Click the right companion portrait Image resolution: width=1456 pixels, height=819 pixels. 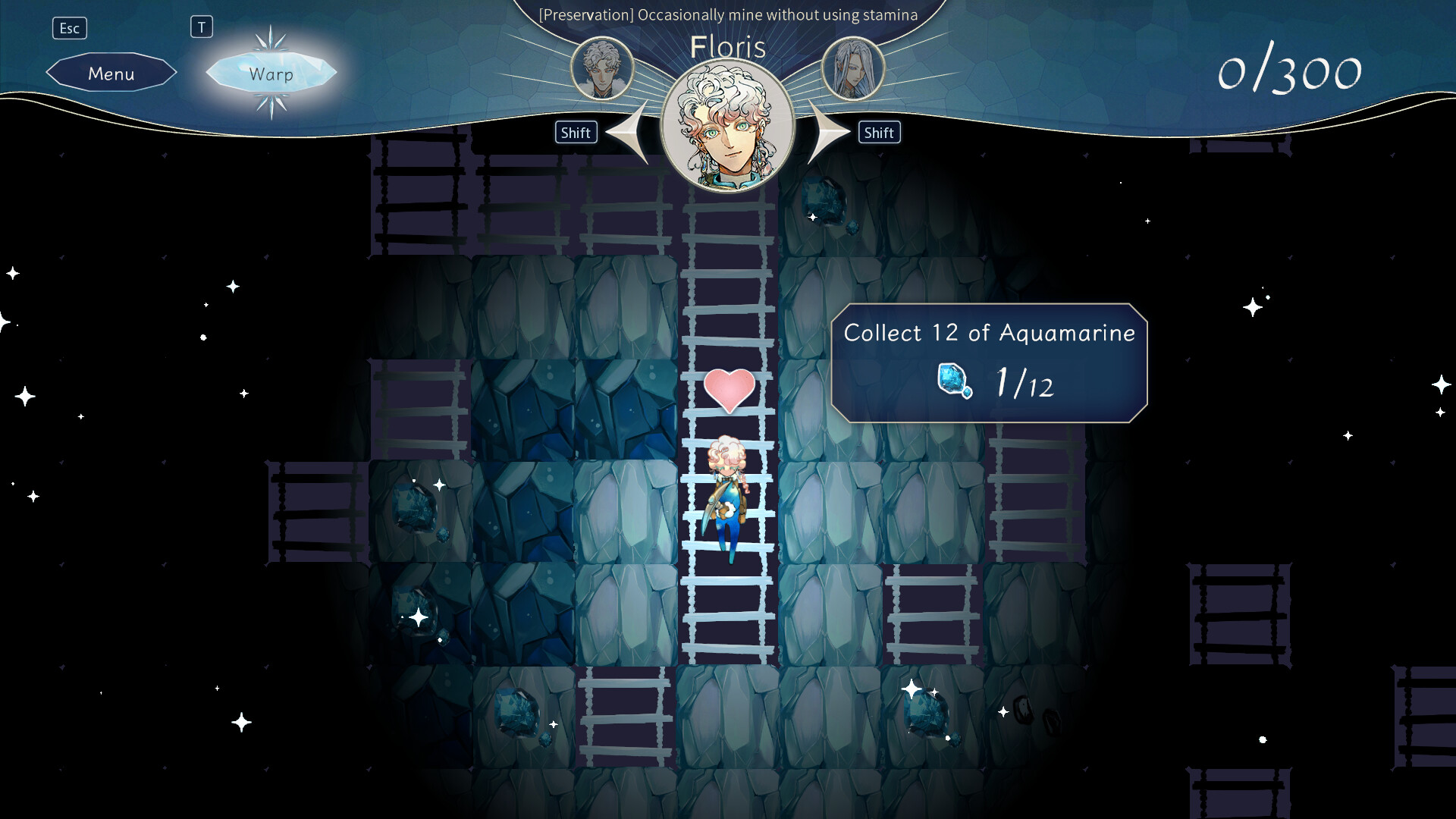tap(853, 68)
